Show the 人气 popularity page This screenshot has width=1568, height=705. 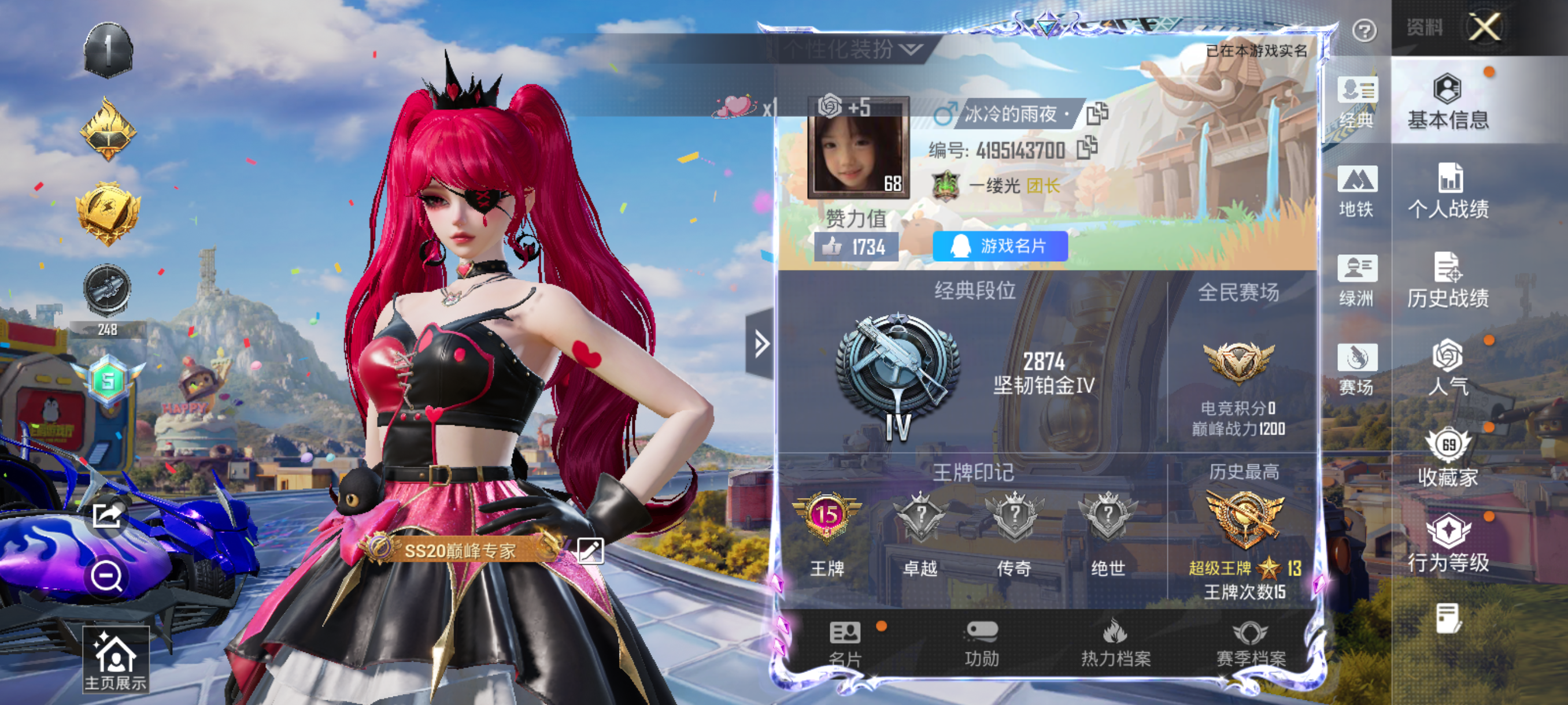1448,369
